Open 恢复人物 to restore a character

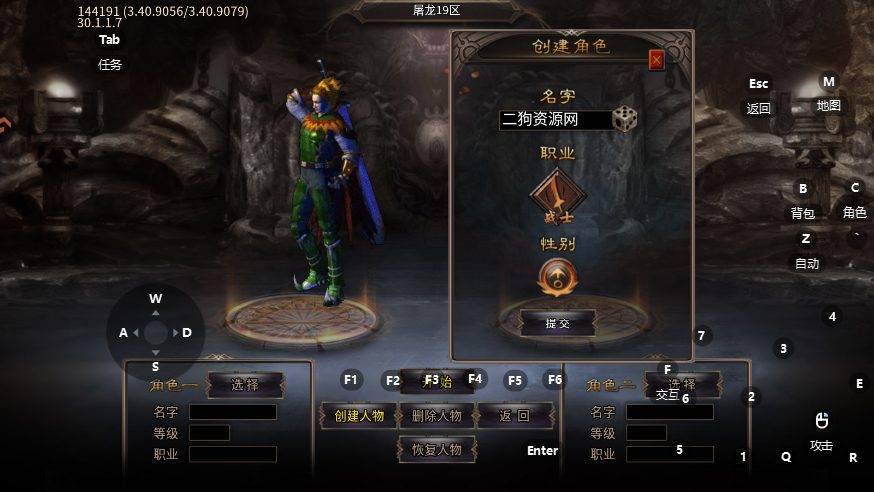tap(436, 450)
